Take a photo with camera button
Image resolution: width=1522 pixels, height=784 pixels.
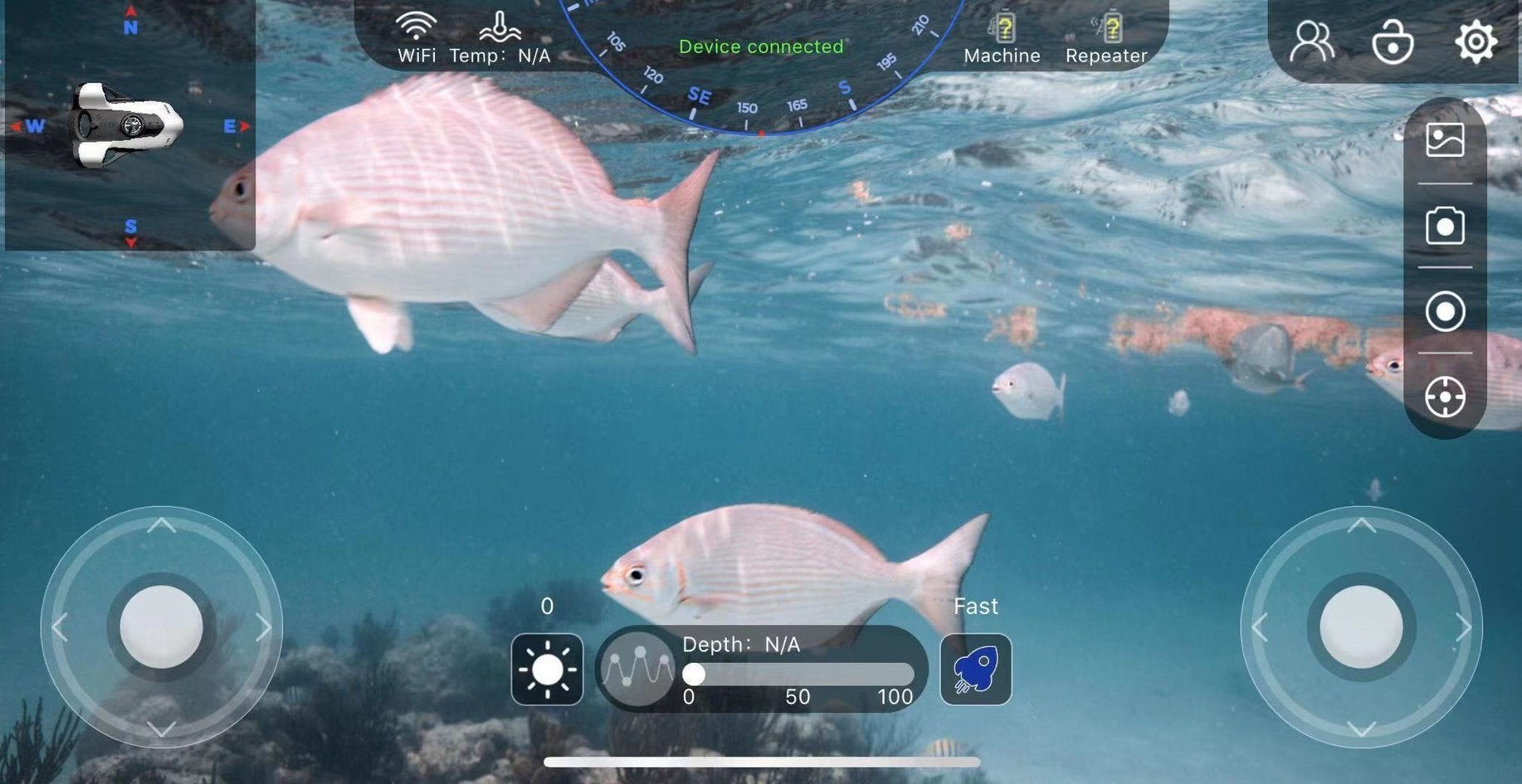[x=1445, y=226]
